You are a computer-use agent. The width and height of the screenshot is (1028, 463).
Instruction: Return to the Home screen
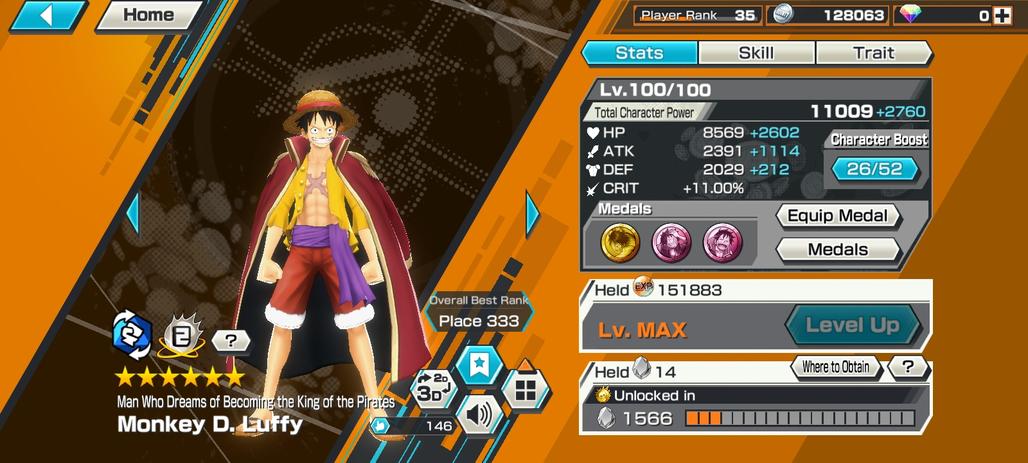148,15
